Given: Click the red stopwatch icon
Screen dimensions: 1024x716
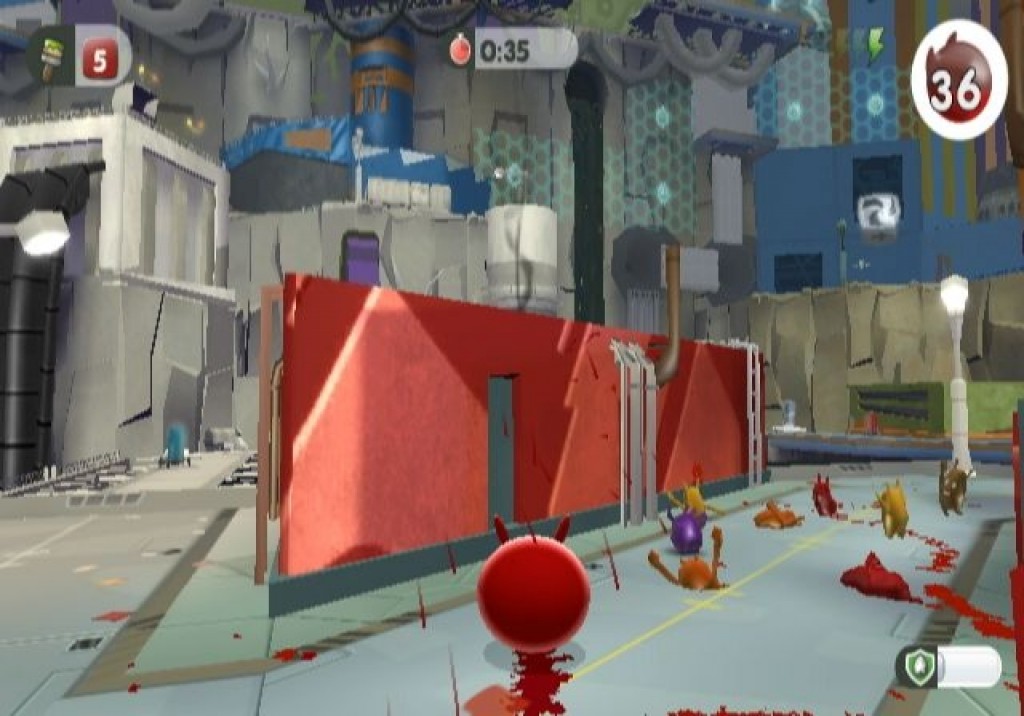Looking at the screenshot, I should 460,49.
